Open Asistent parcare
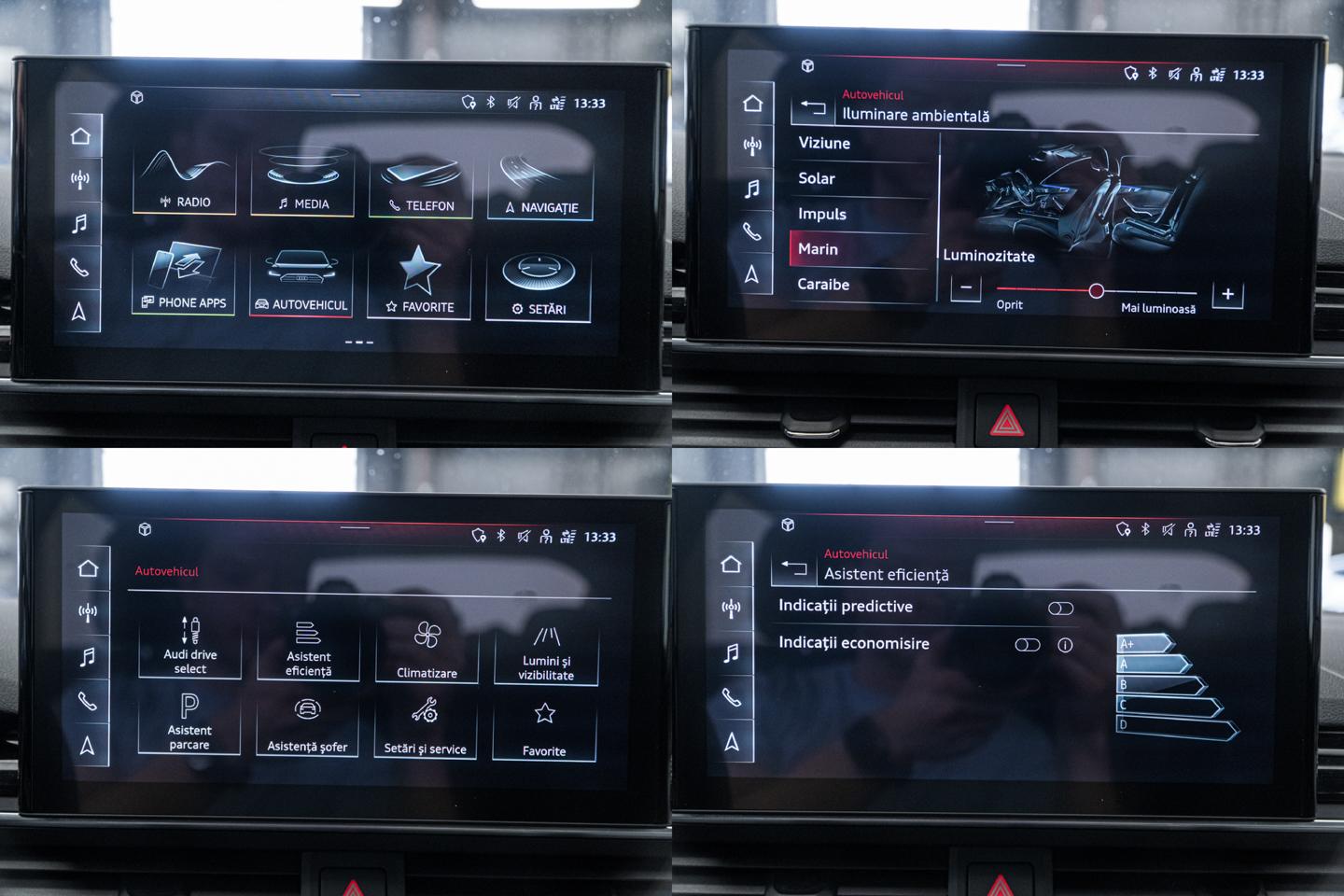Viewport: 1344px width, 896px height. point(189,721)
